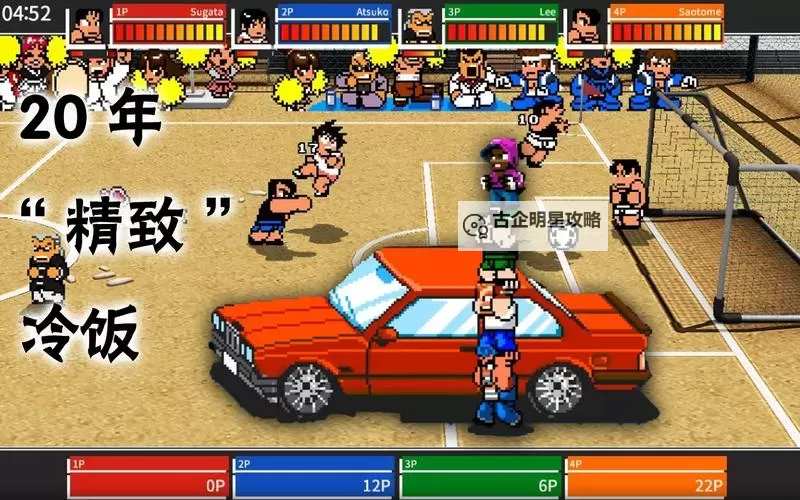
Task: Click Saotome's 4P character portrait
Action: click(584, 25)
